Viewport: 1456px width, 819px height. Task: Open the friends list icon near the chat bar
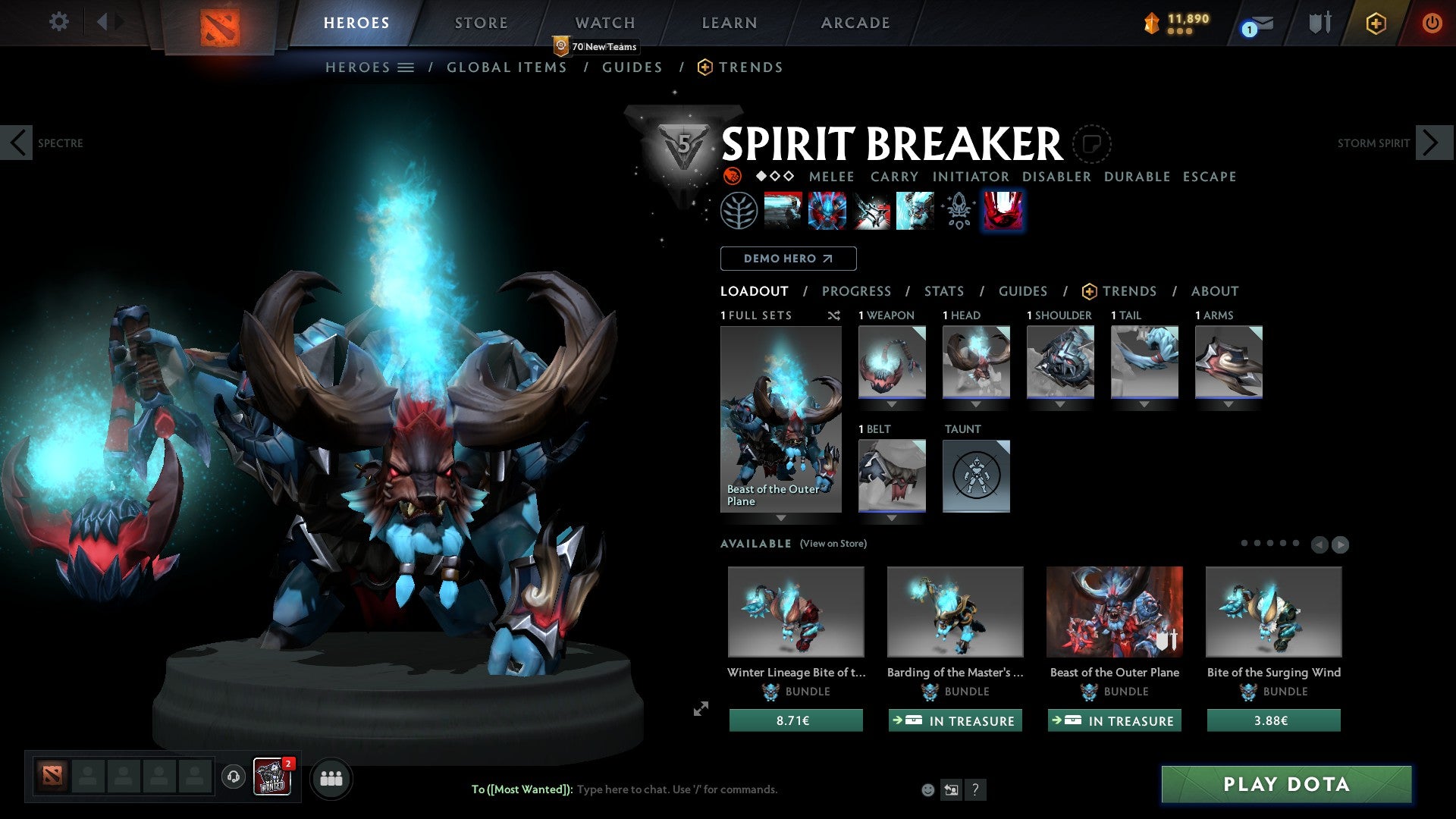point(331,778)
